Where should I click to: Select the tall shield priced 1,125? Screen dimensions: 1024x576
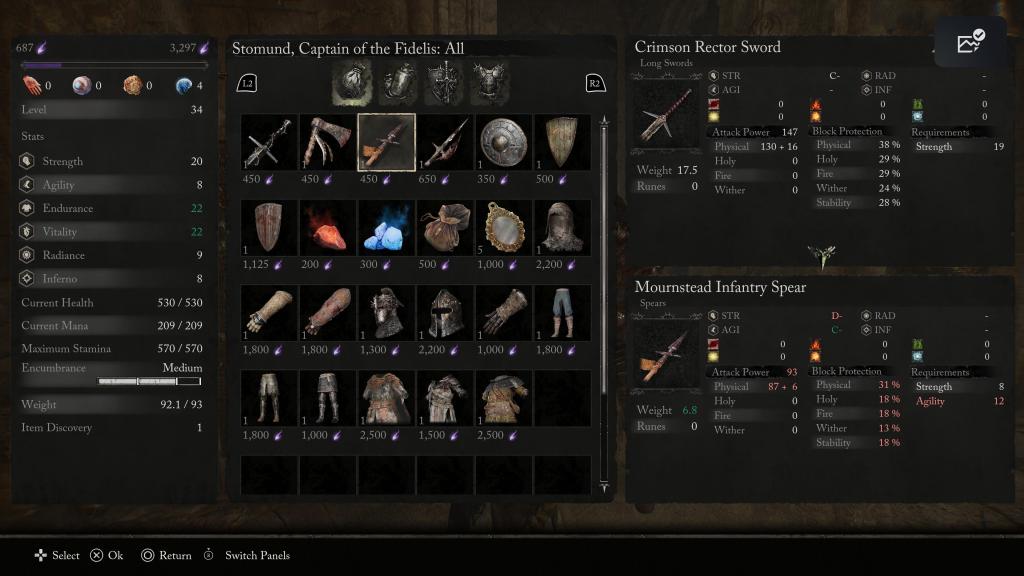[269, 227]
